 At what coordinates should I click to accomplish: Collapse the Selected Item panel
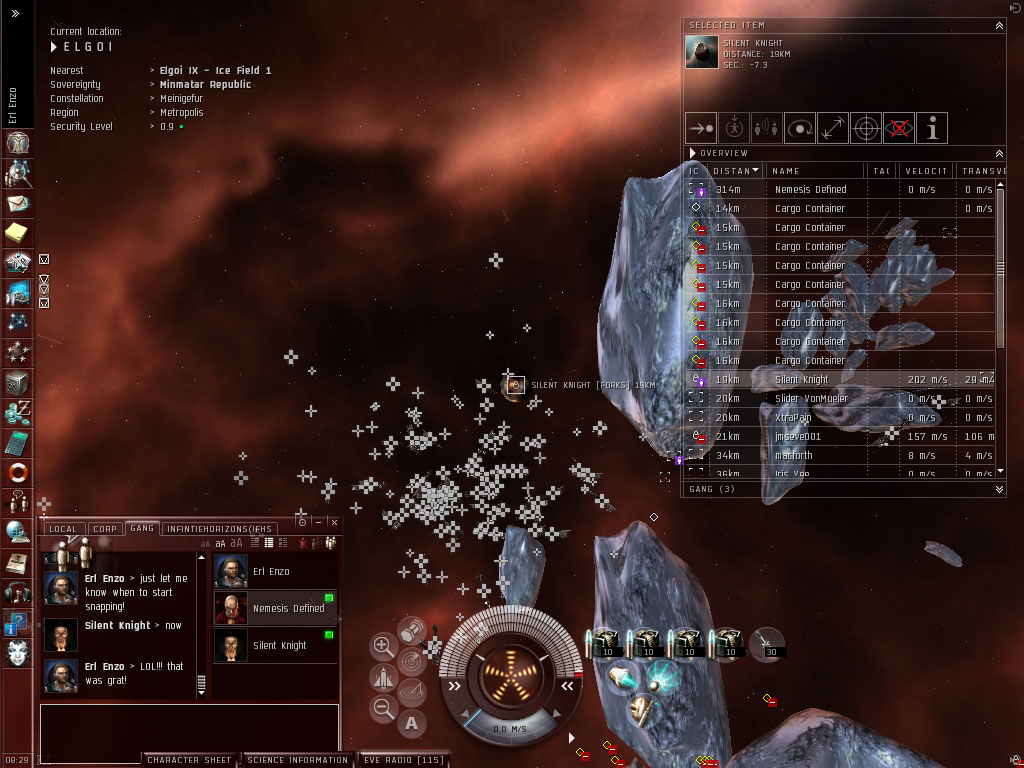[x=999, y=25]
